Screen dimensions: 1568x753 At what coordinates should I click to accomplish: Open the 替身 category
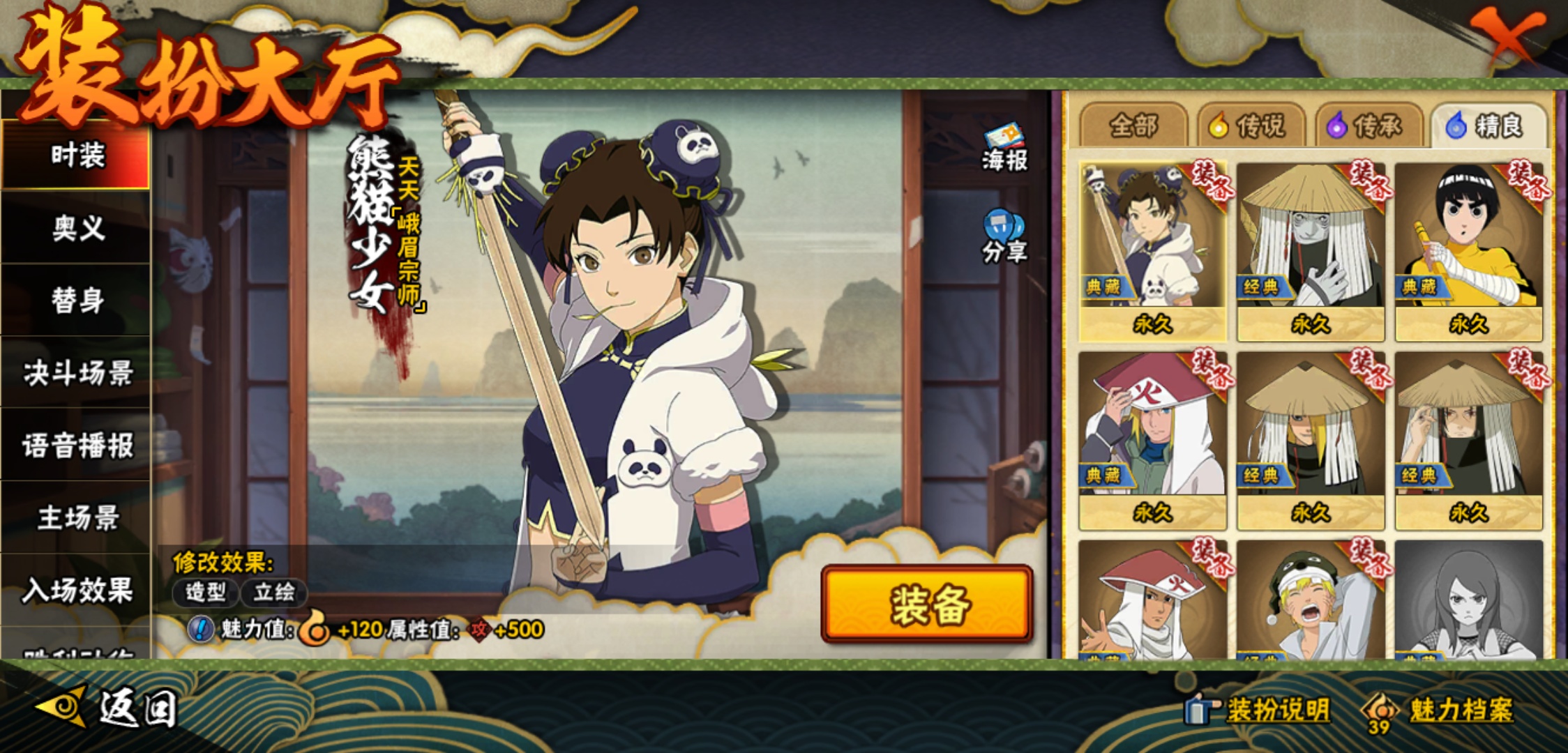click(77, 301)
